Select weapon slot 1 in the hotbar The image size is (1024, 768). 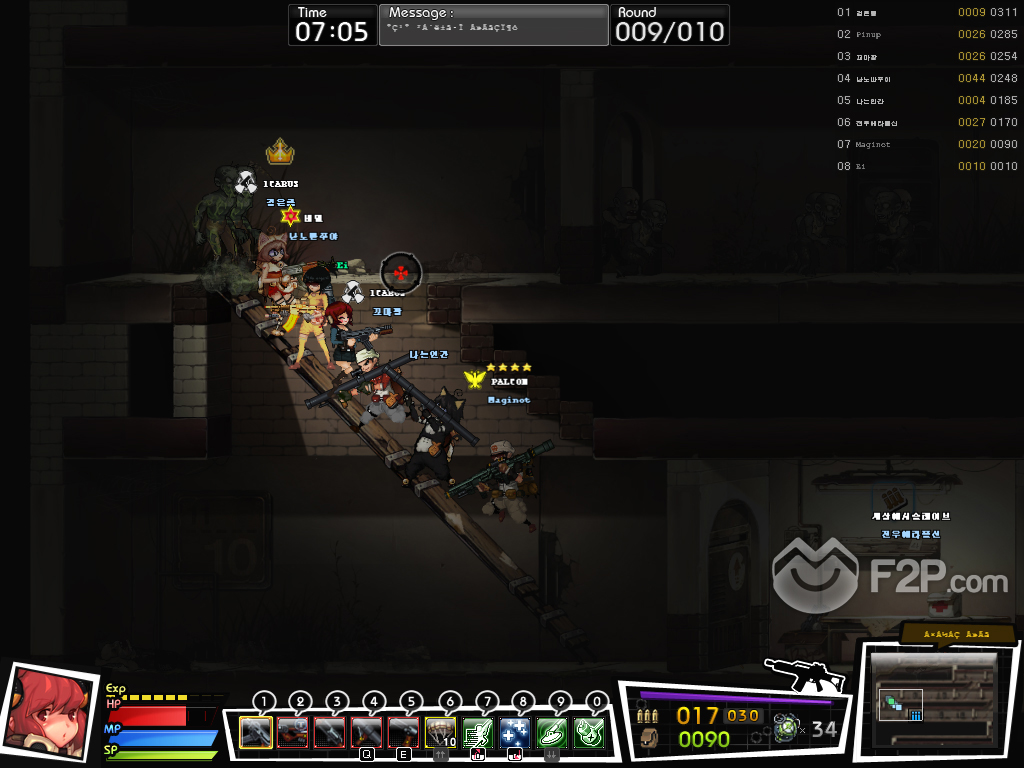pos(256,733)
